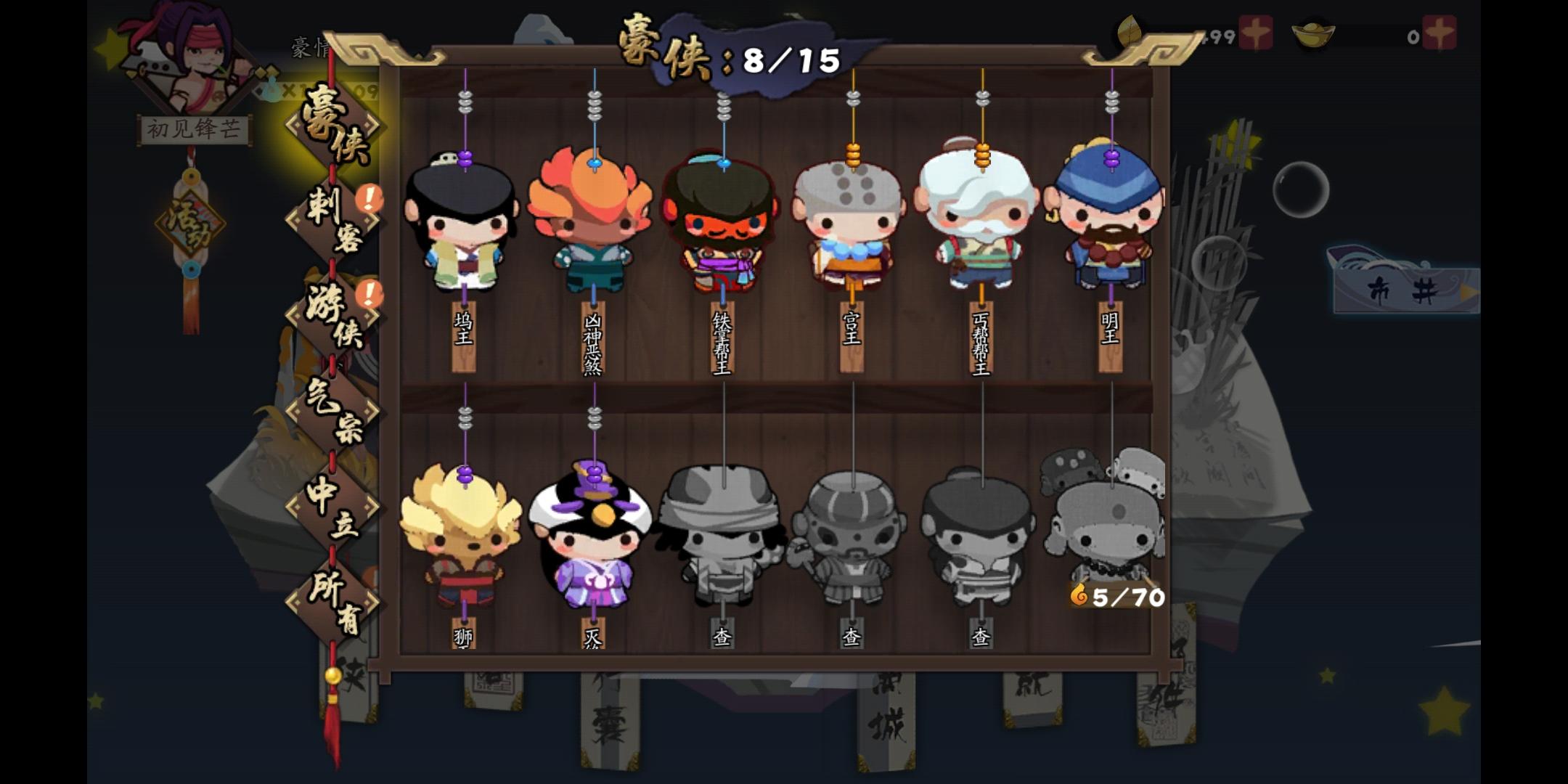Viewport: 1568px width, 784px height.
Task: Click the 5/70 progress counter
Action: [1116, 597]
